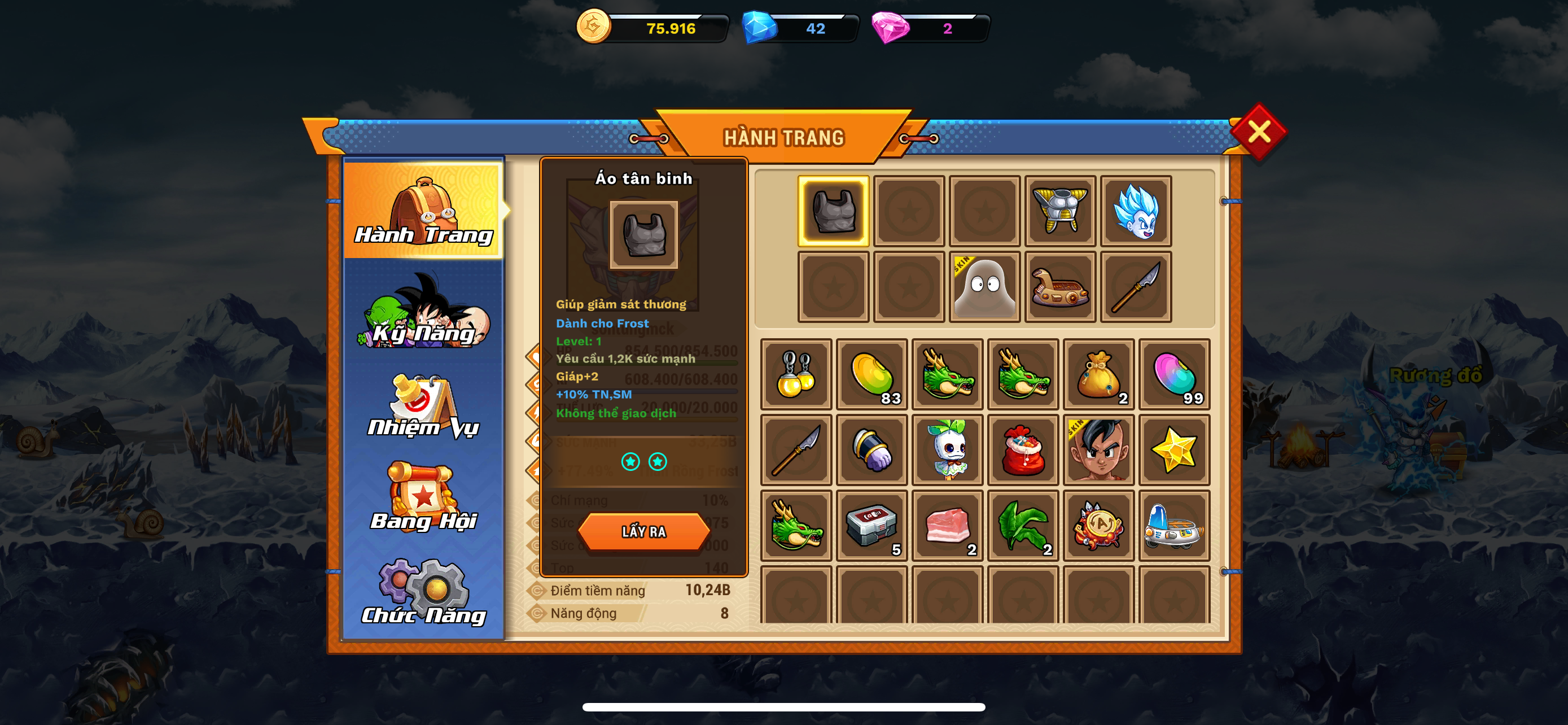Choose the blue spiky hair avatar slot

[x=1135, y=211]
